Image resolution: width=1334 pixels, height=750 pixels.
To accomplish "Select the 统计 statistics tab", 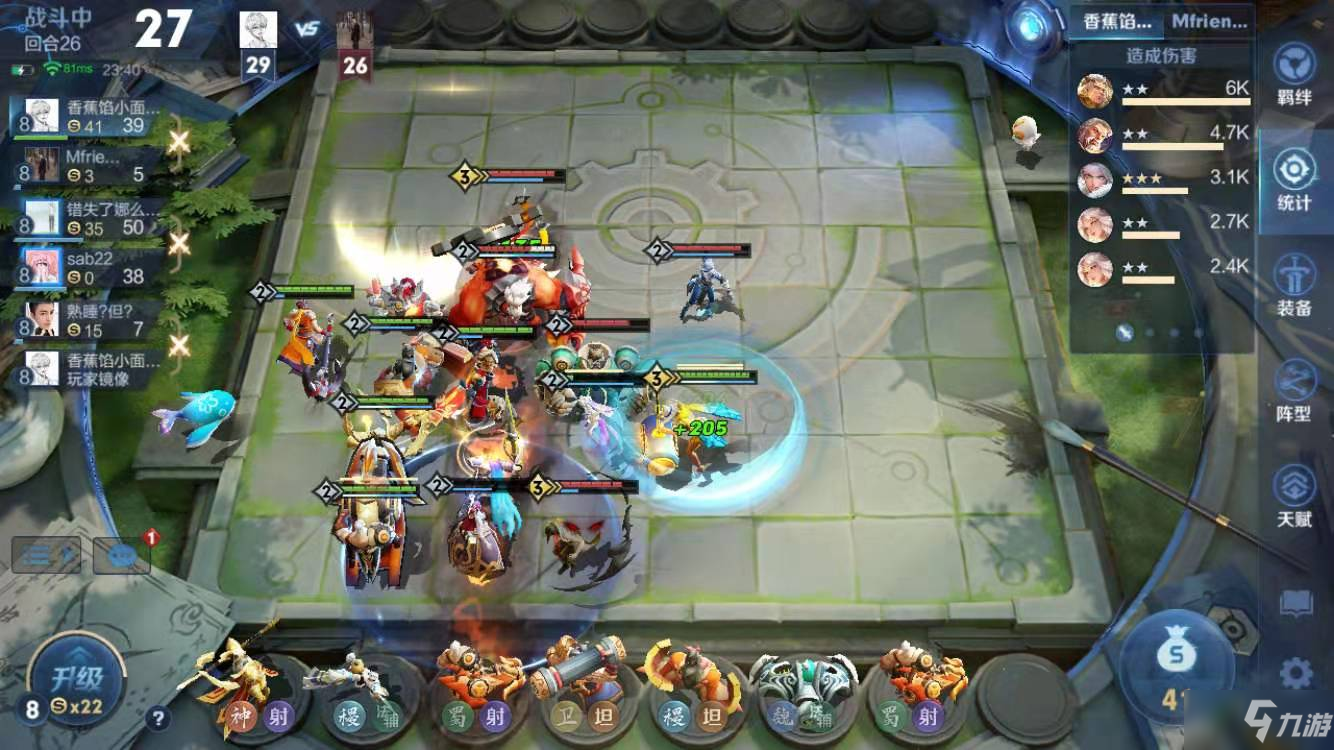I will click(1294, 180).
